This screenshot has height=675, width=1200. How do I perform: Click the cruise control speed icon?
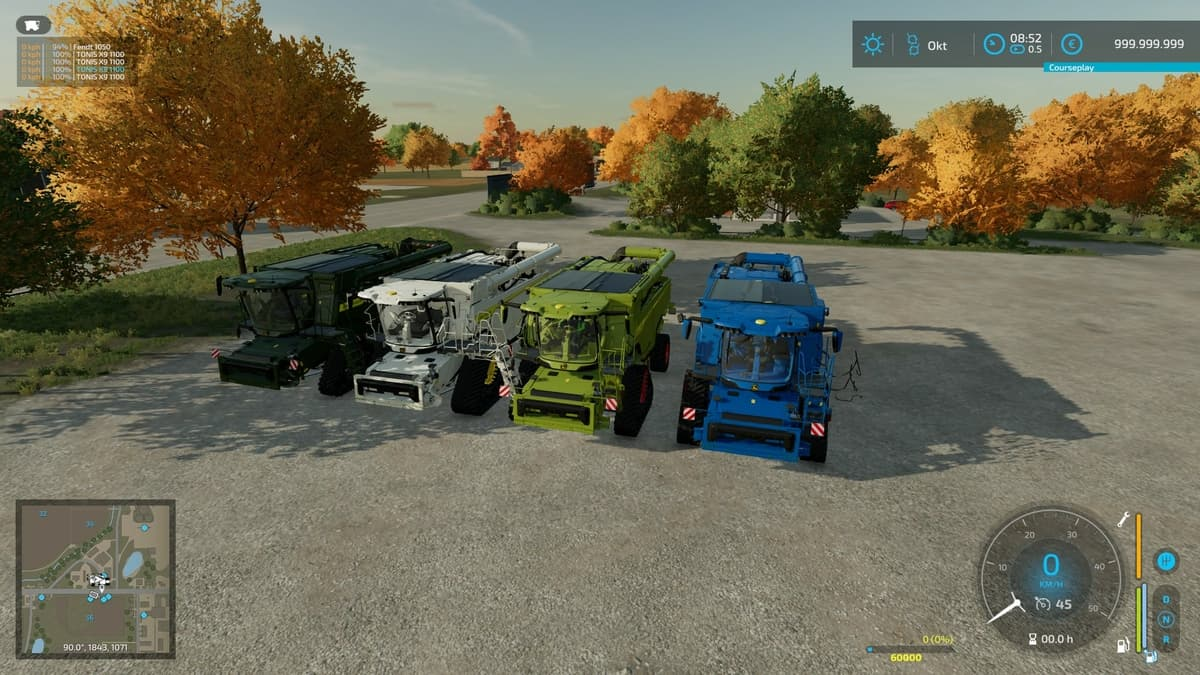tap(1042, 604)
